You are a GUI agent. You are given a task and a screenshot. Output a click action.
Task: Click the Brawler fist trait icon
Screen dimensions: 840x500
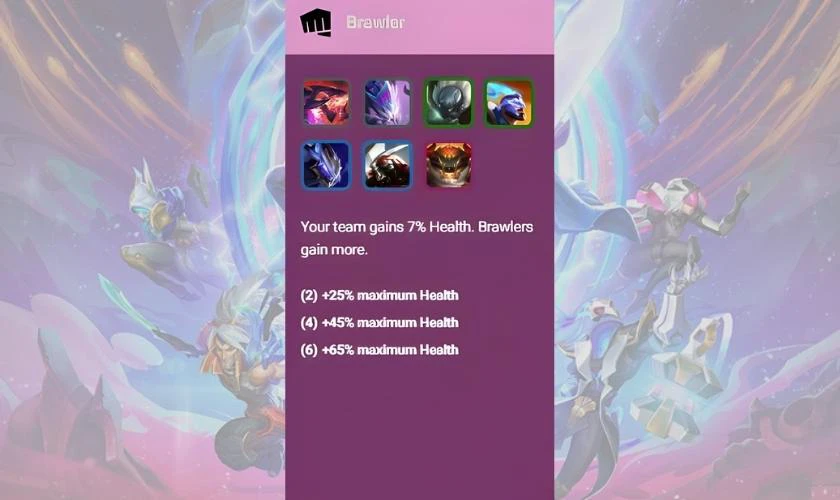pyautogui.click(x=315, y=23)
